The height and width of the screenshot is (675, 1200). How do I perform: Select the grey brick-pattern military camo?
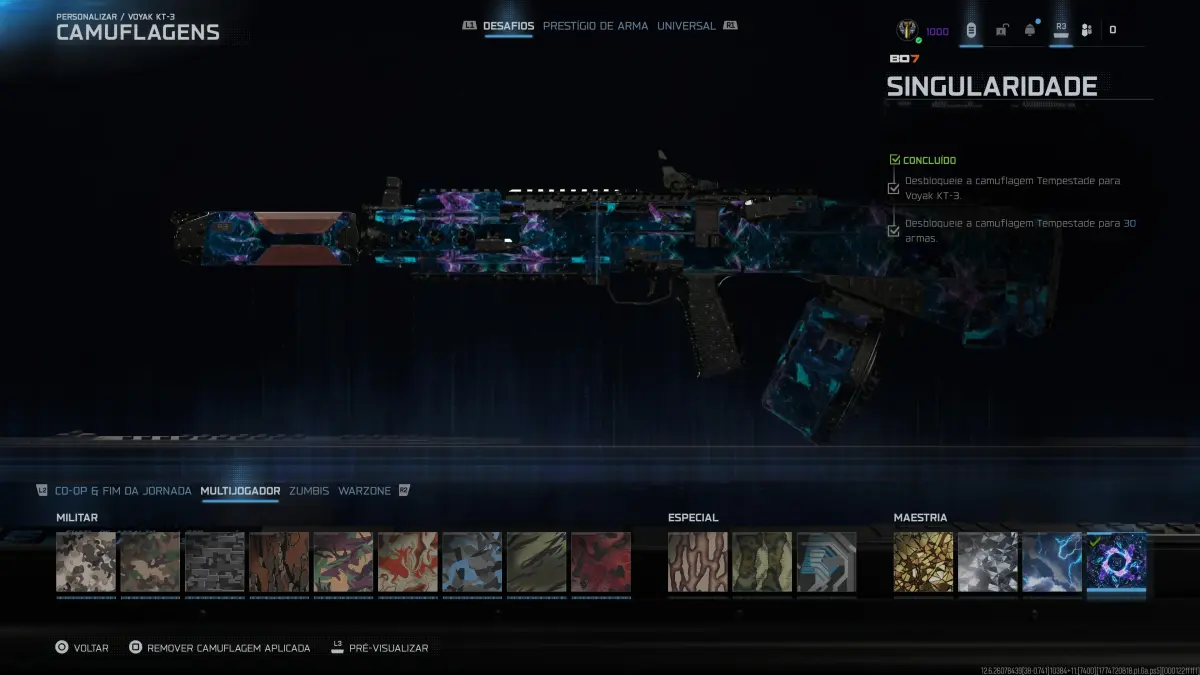pyautogui.click(x=215, y=562)
